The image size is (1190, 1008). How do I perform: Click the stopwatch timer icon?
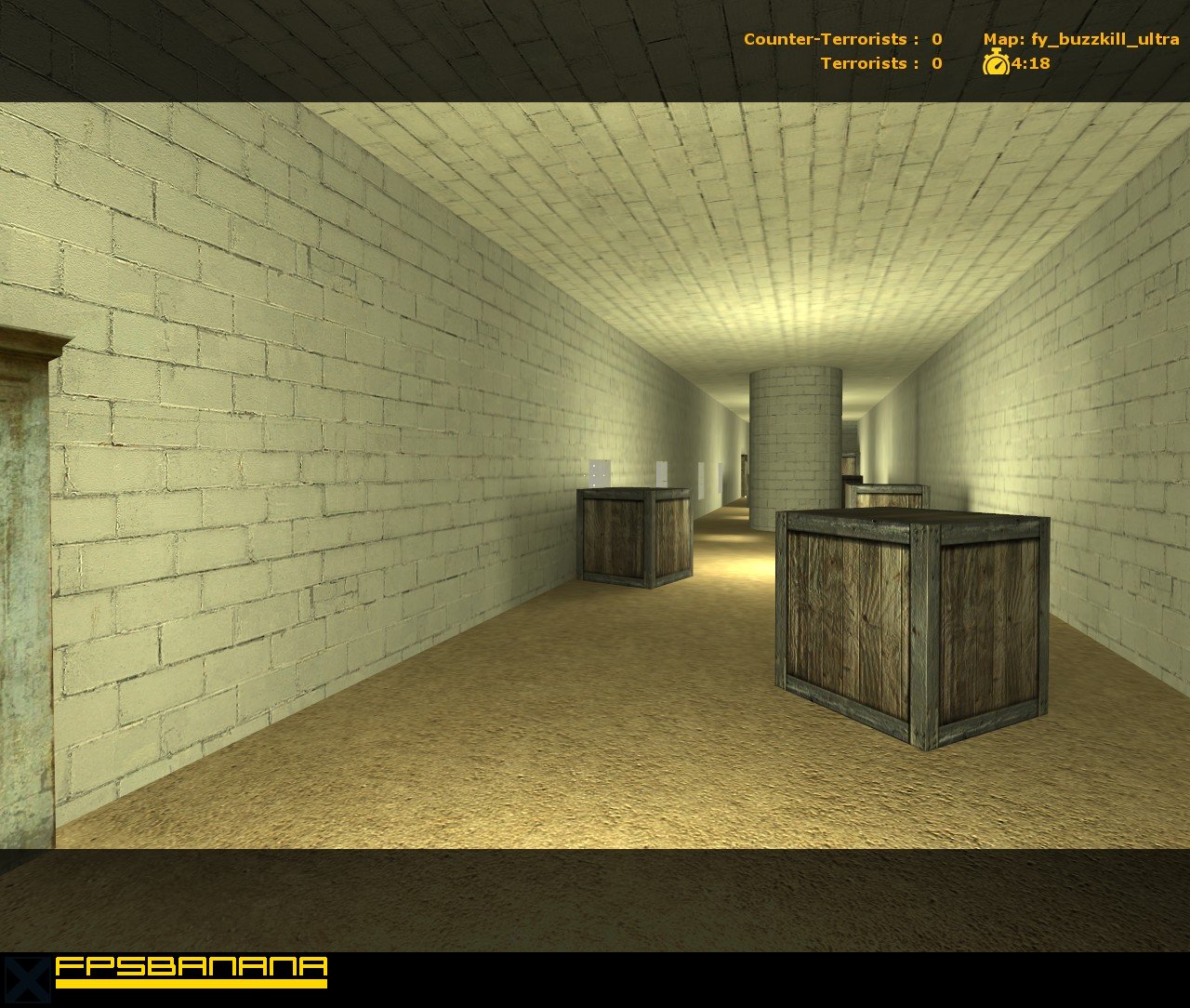click(995, 64)
